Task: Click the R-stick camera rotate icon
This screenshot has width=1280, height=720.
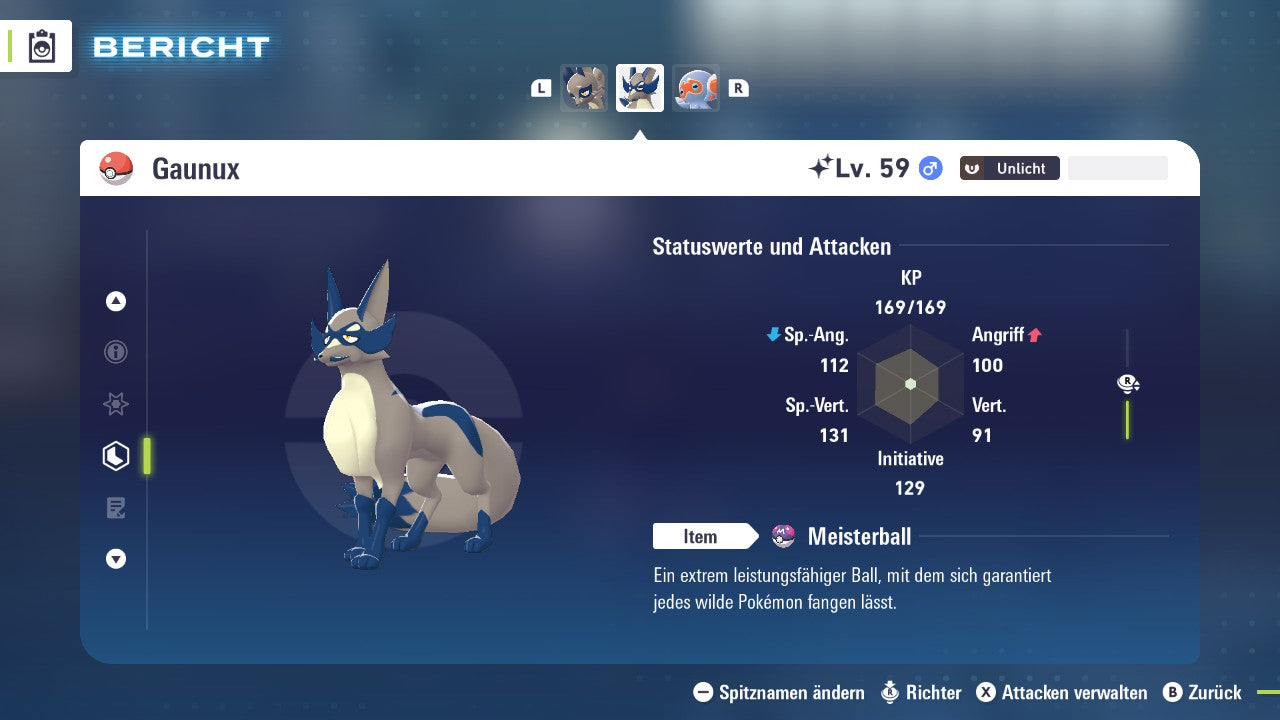Action: click(1127, 383)
